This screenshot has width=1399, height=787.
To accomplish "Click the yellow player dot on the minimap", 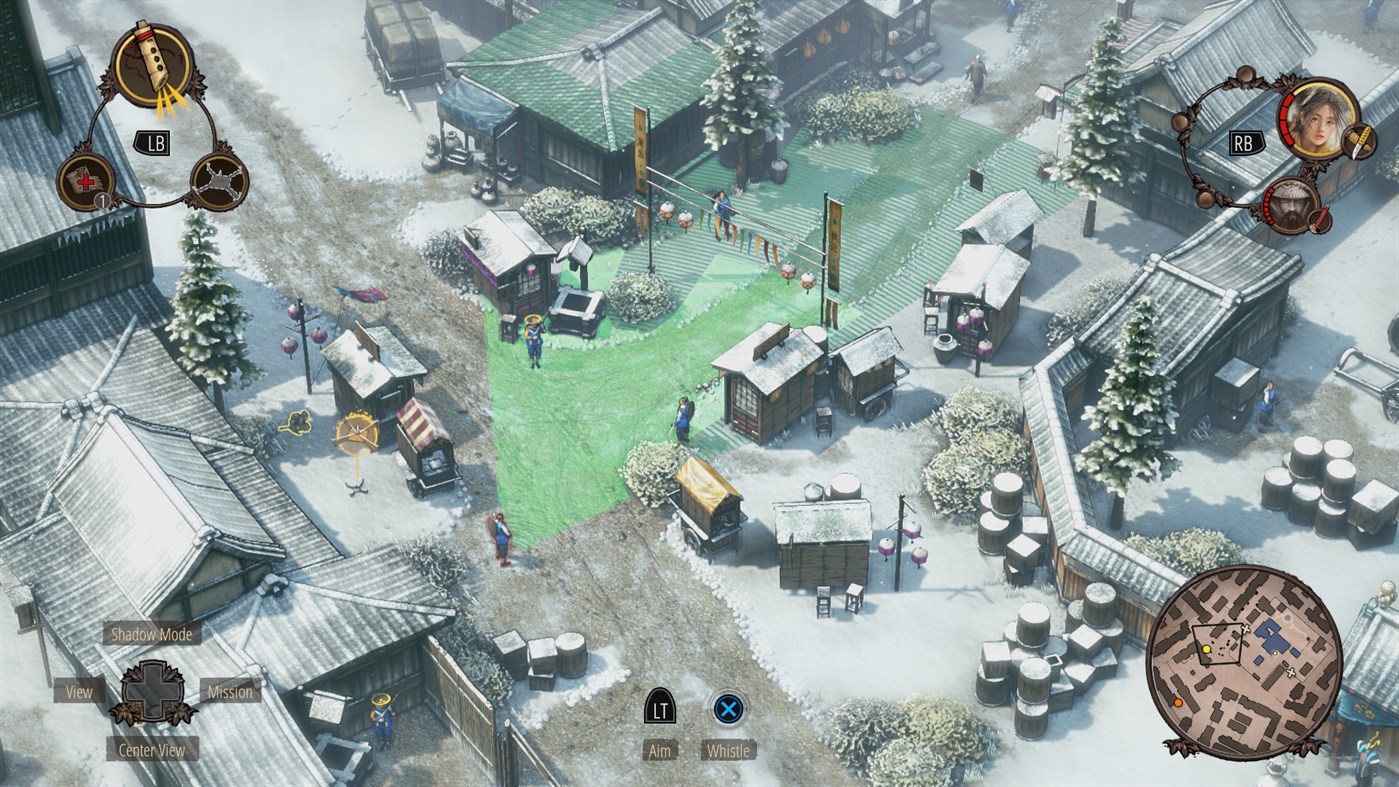I will 1207,649.
